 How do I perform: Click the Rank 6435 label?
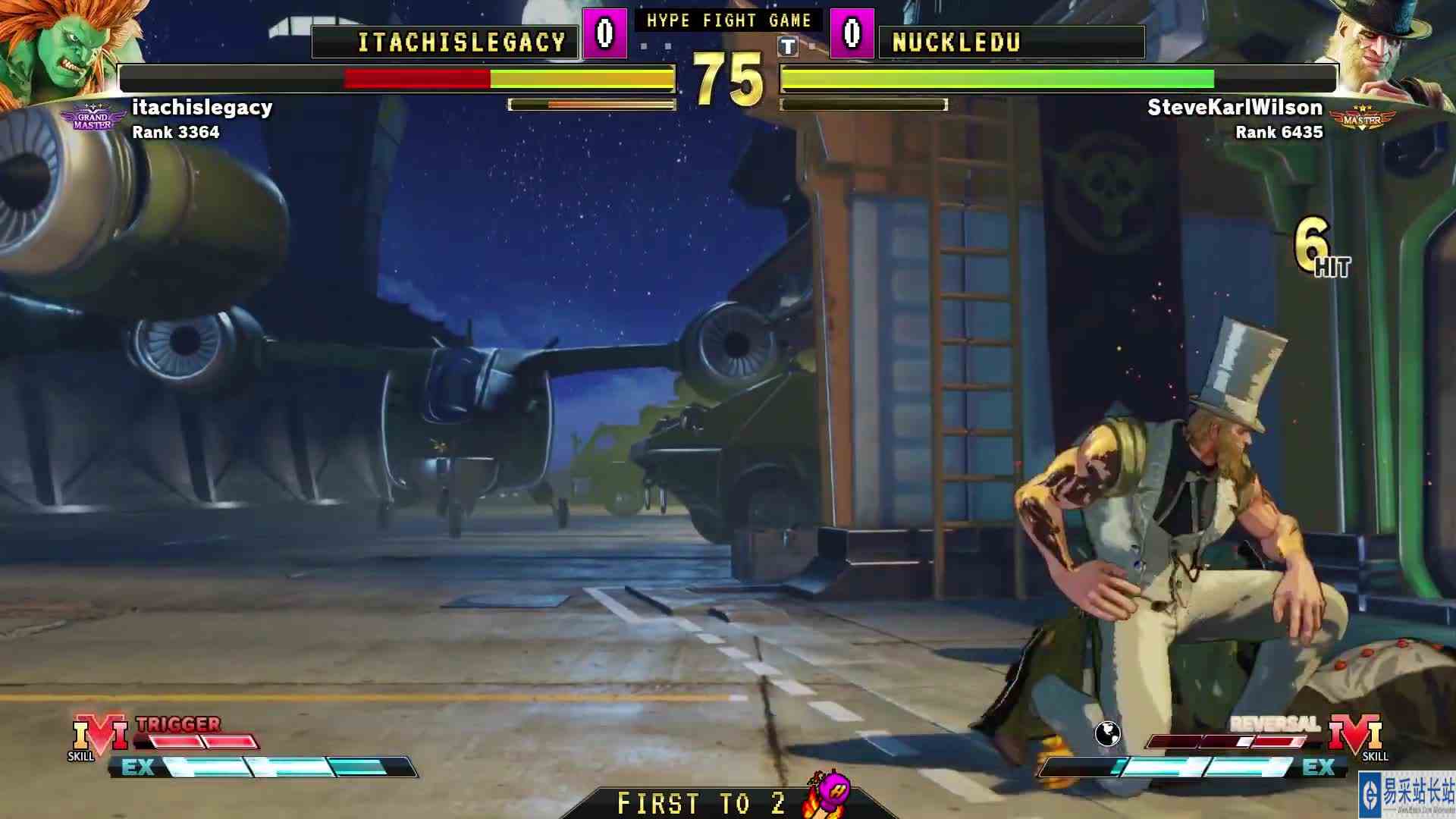click(x=1279, y=132)
